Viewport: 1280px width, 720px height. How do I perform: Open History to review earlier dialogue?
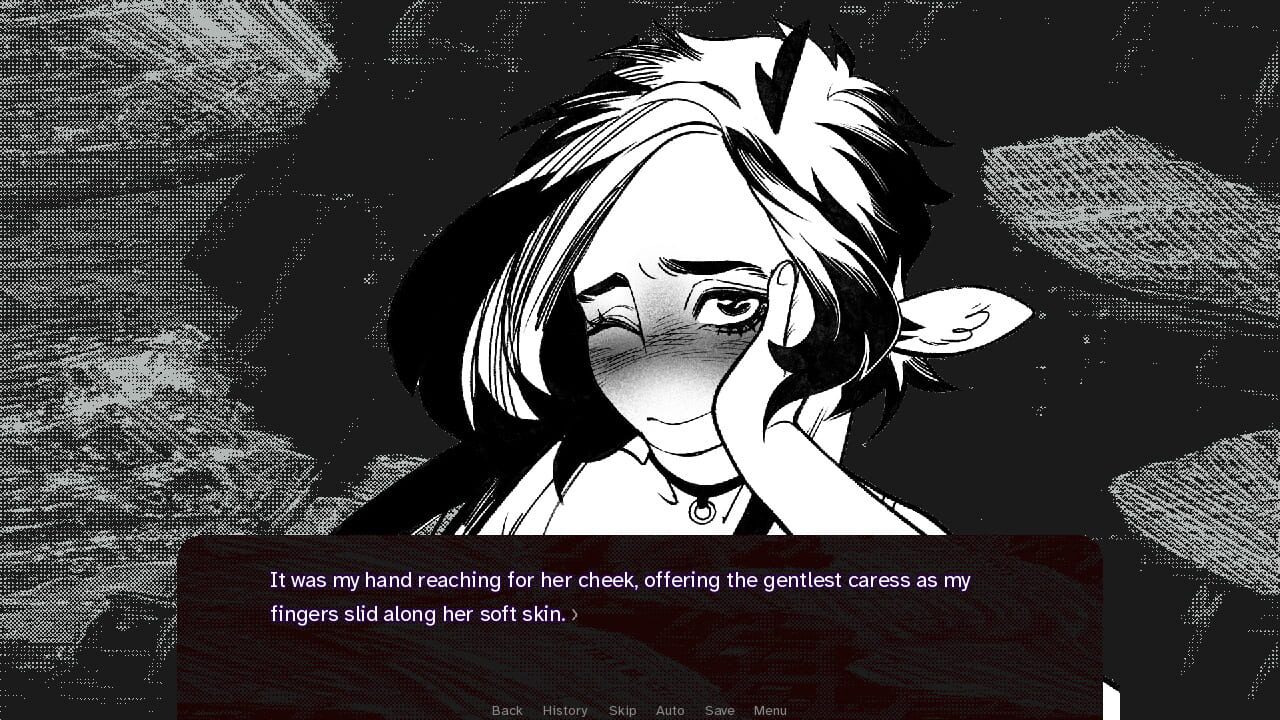coord(565,710)
